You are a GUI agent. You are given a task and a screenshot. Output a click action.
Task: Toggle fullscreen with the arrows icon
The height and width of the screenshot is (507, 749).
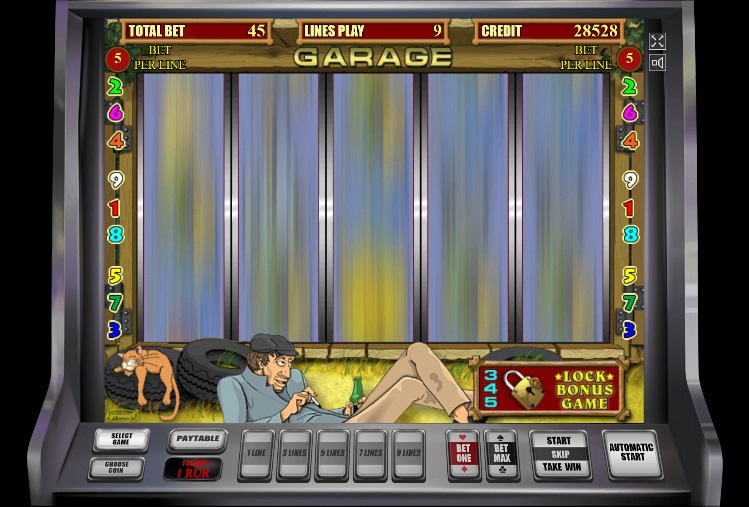point(657,41)
